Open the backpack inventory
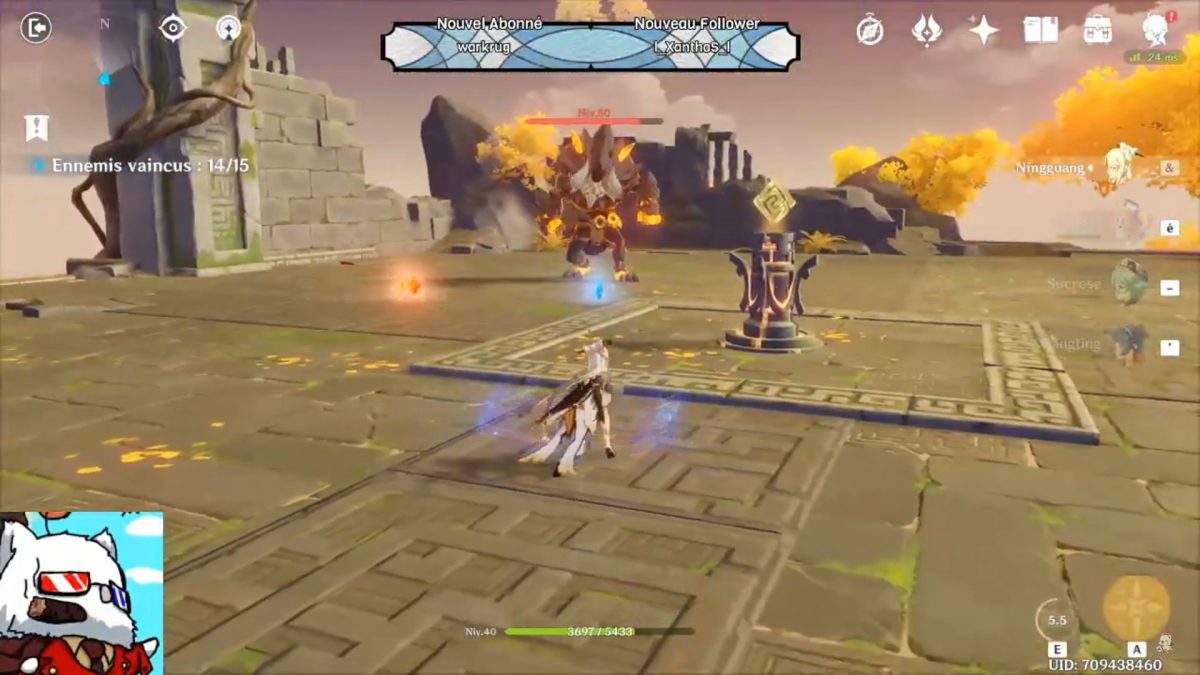 coord(1098,30)
